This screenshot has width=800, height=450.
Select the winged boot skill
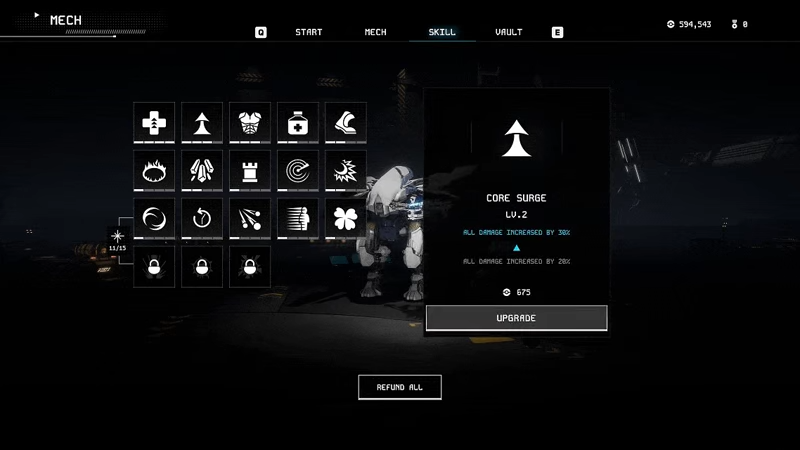pyautogui.click(x=346, y=123)
